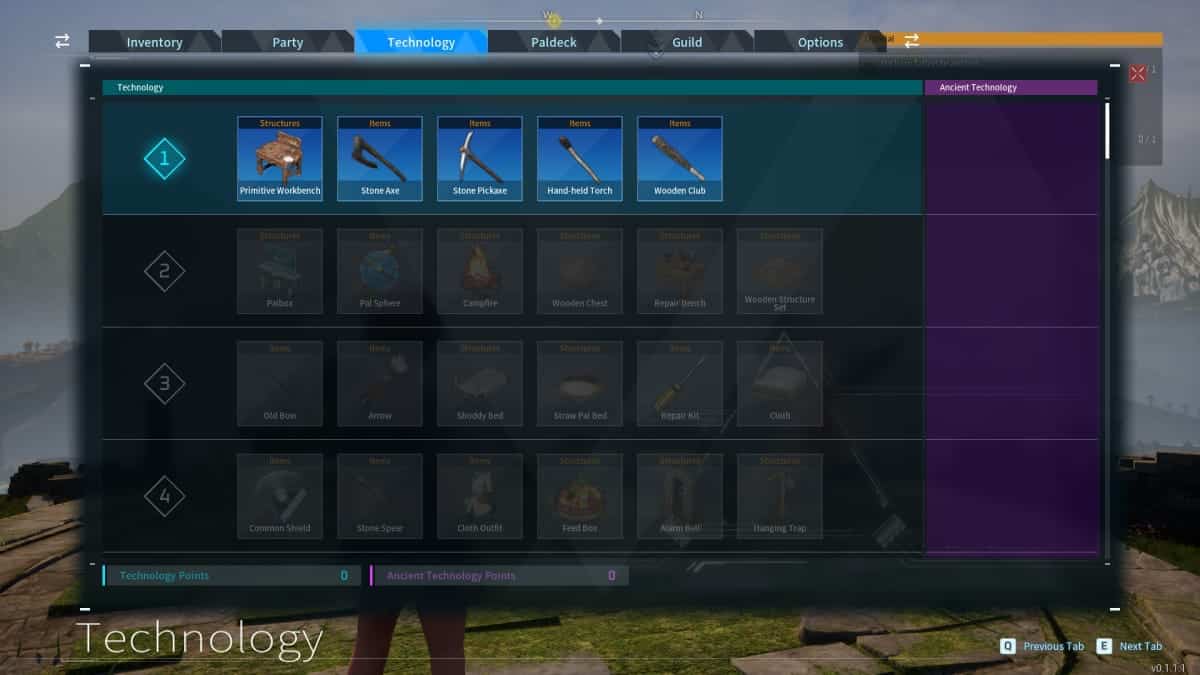
Task: Switch to the Inventory tab
Action: coord(154,42)
